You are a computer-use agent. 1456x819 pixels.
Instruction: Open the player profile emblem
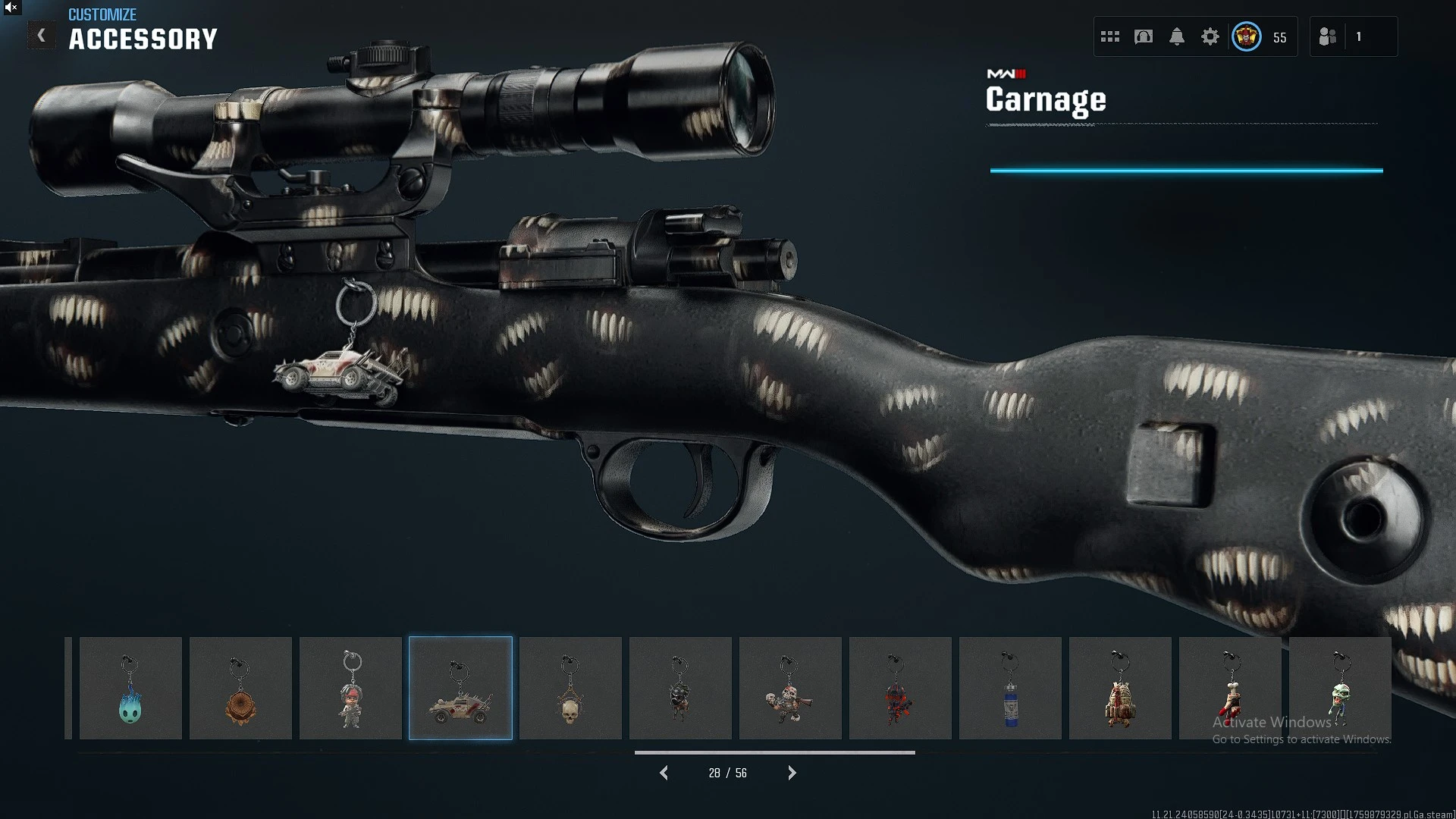pyautogui.click(x=1247, y=36)
